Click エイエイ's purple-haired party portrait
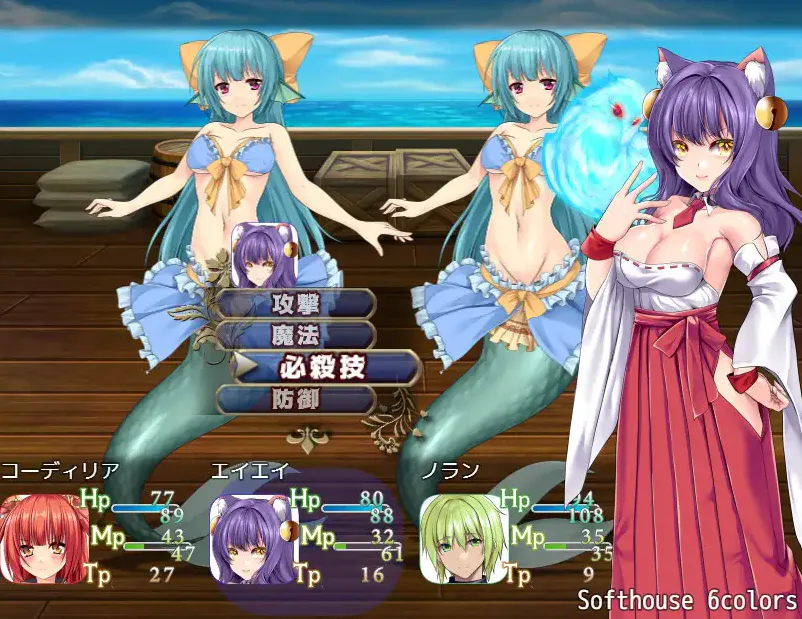This screenshot has width=802, height=619. pyautogui.click(x=252, y=539)
